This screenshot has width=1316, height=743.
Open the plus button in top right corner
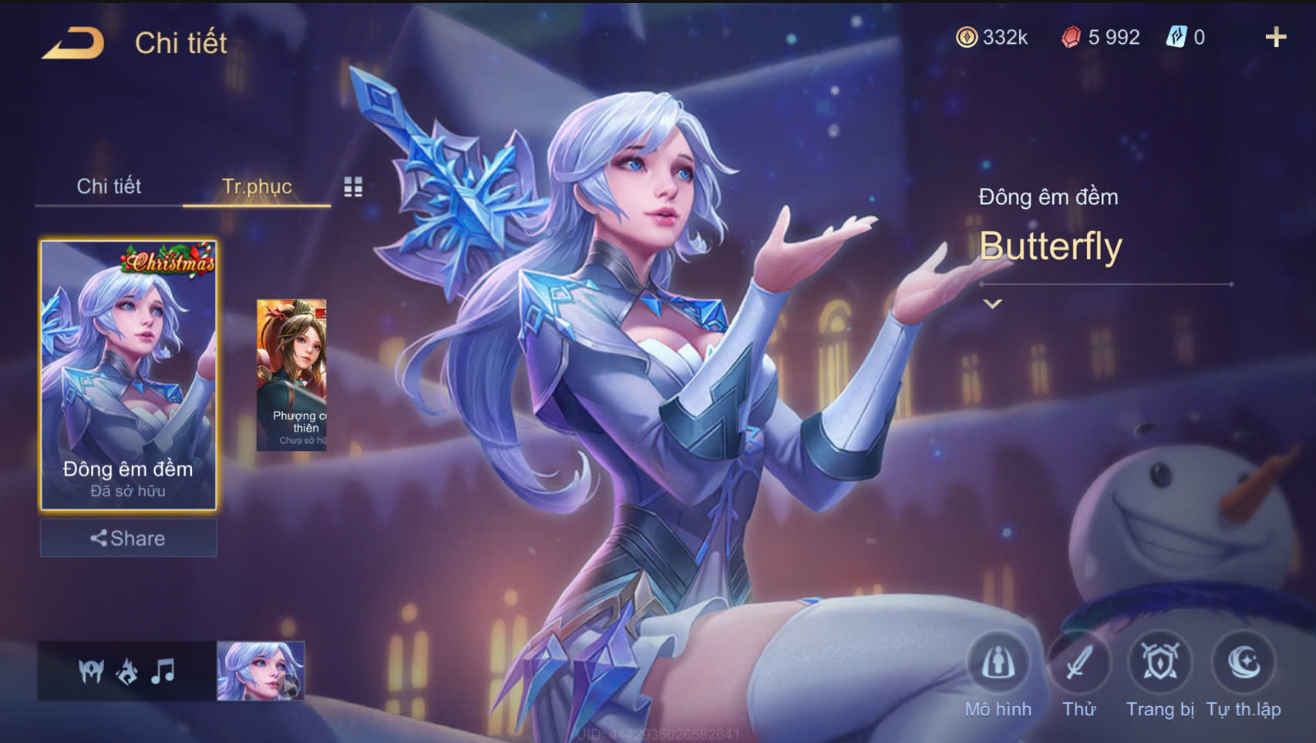pos(1276,37)
